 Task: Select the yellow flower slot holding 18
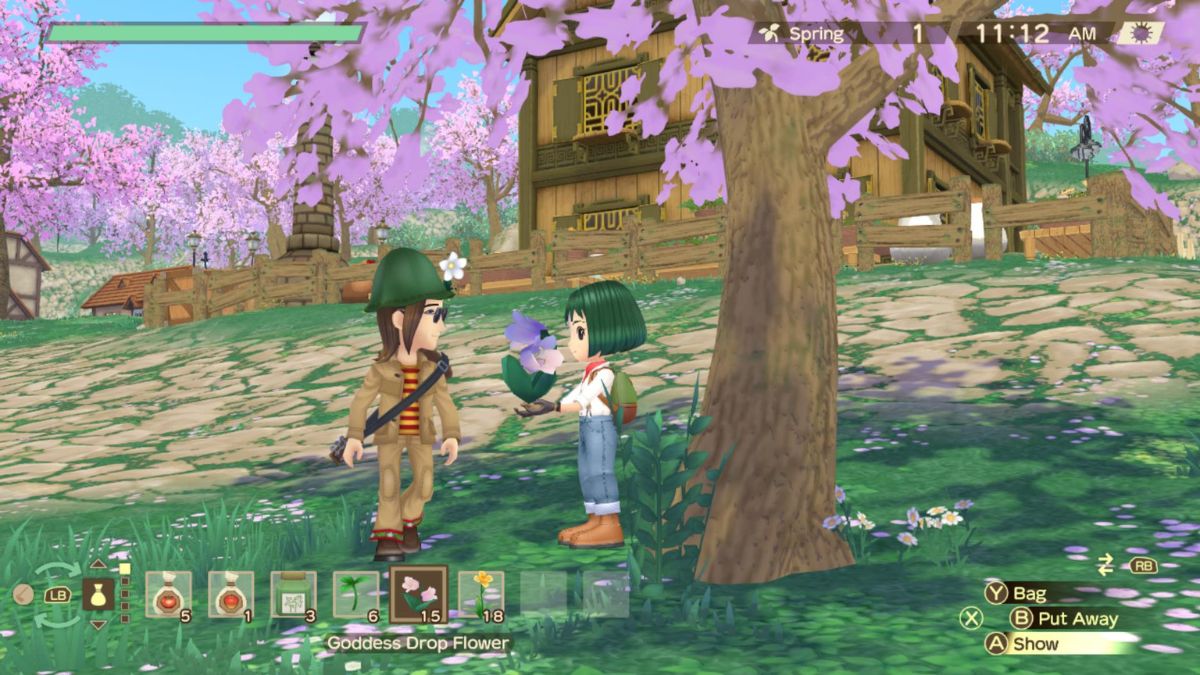481,594
